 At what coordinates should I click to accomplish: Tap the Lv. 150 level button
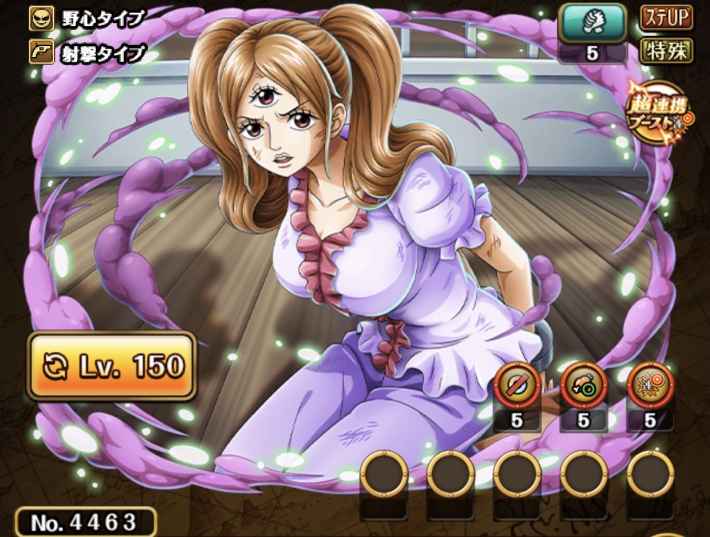[111, 366]
